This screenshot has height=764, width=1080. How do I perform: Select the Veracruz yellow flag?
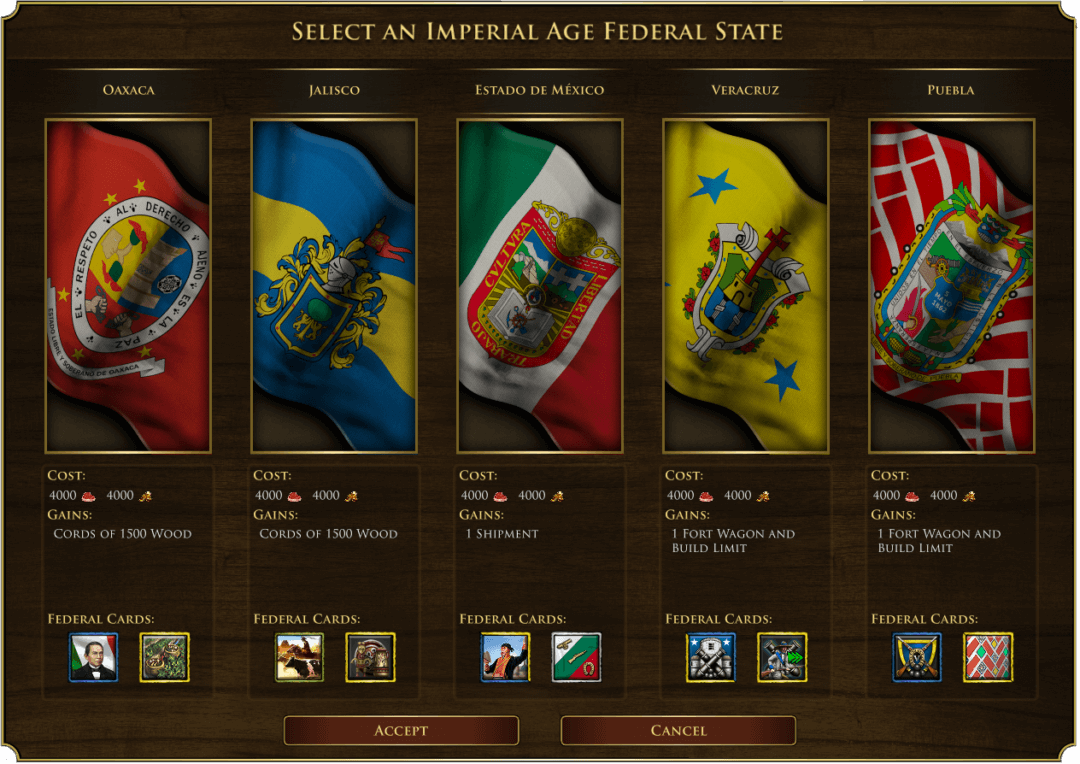[x=746, y=286]
